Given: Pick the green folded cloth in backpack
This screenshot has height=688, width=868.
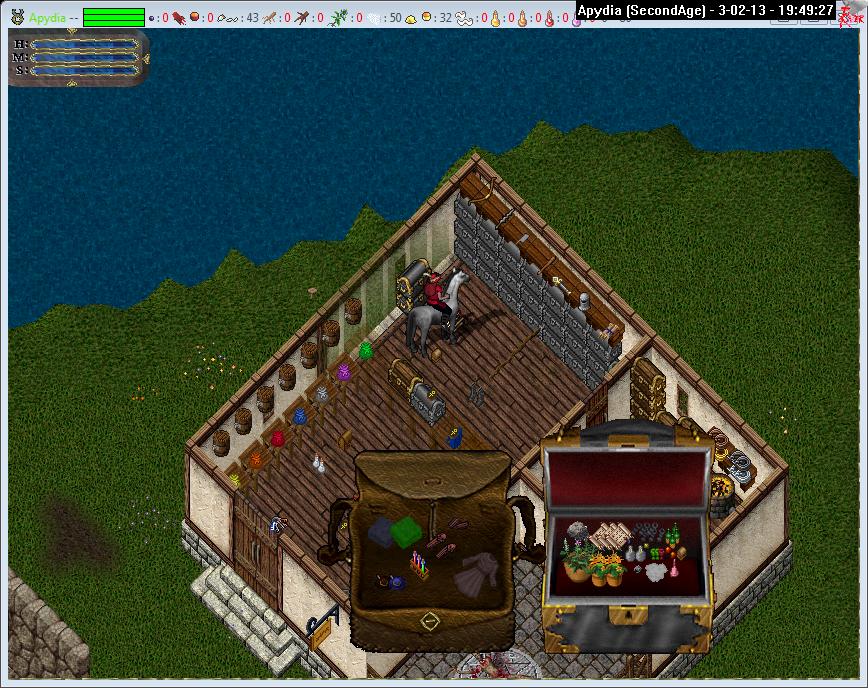Looking at the screenshot, I should [407, 531].
